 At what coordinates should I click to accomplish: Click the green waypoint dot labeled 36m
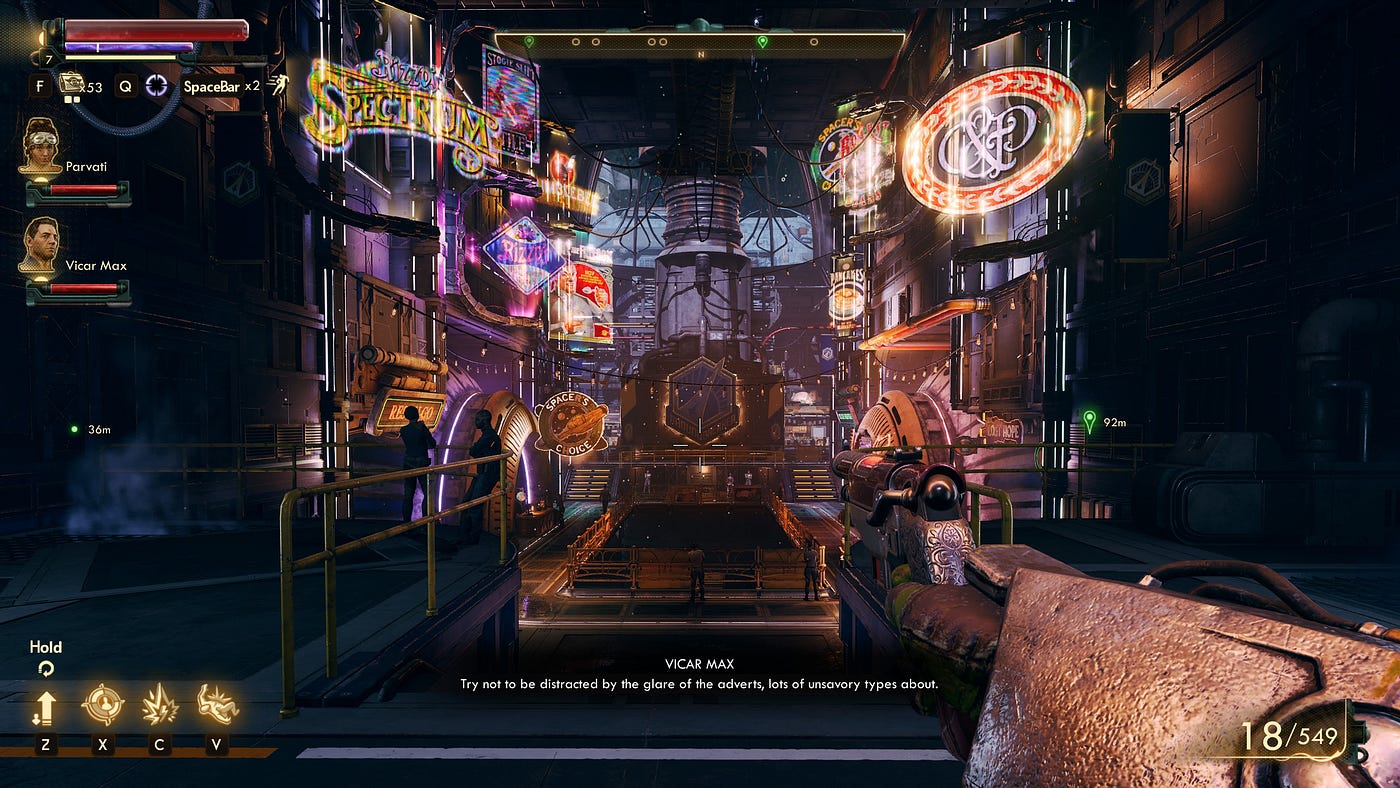pos(74,429)
